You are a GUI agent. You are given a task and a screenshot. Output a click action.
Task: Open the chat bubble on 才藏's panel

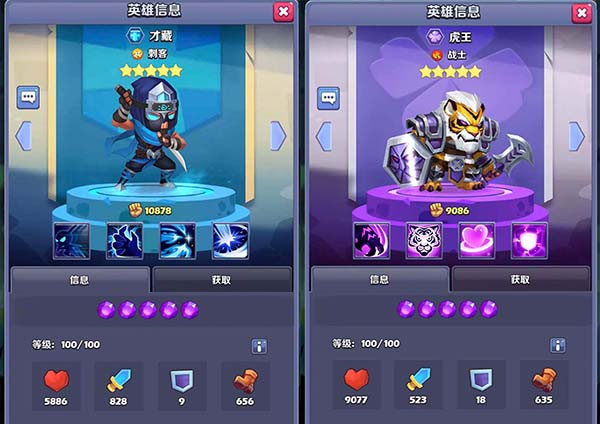pos(28,97)
